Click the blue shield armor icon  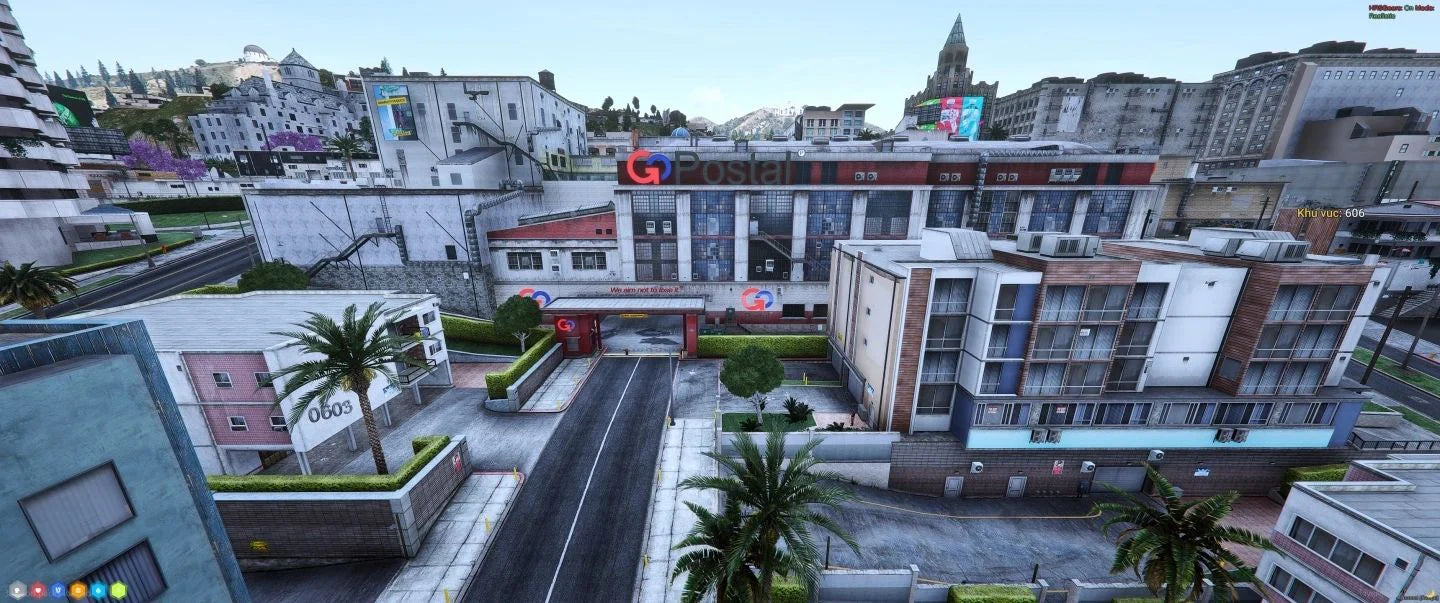click(57, 590)
